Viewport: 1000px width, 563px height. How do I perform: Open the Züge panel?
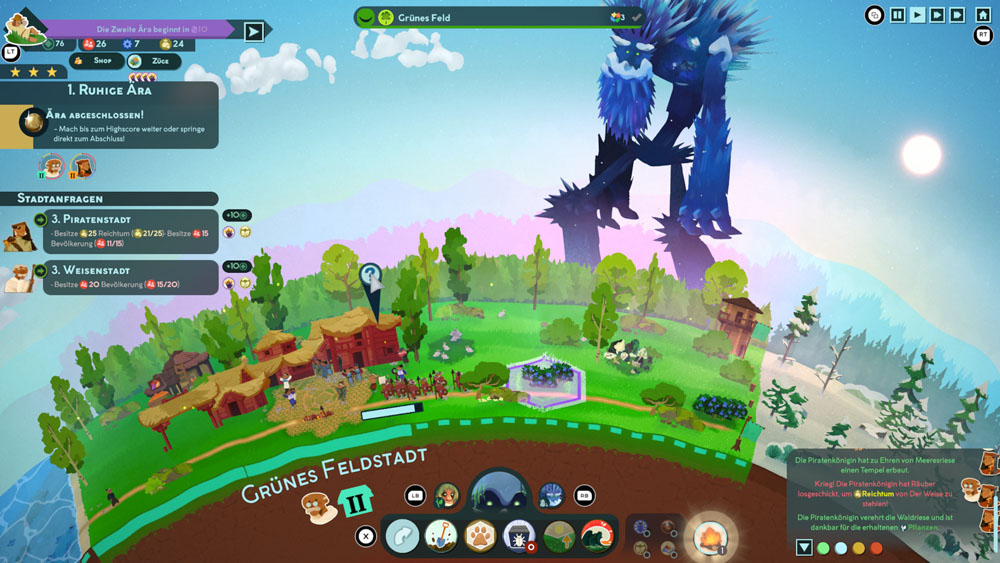[x=154, y=61]
